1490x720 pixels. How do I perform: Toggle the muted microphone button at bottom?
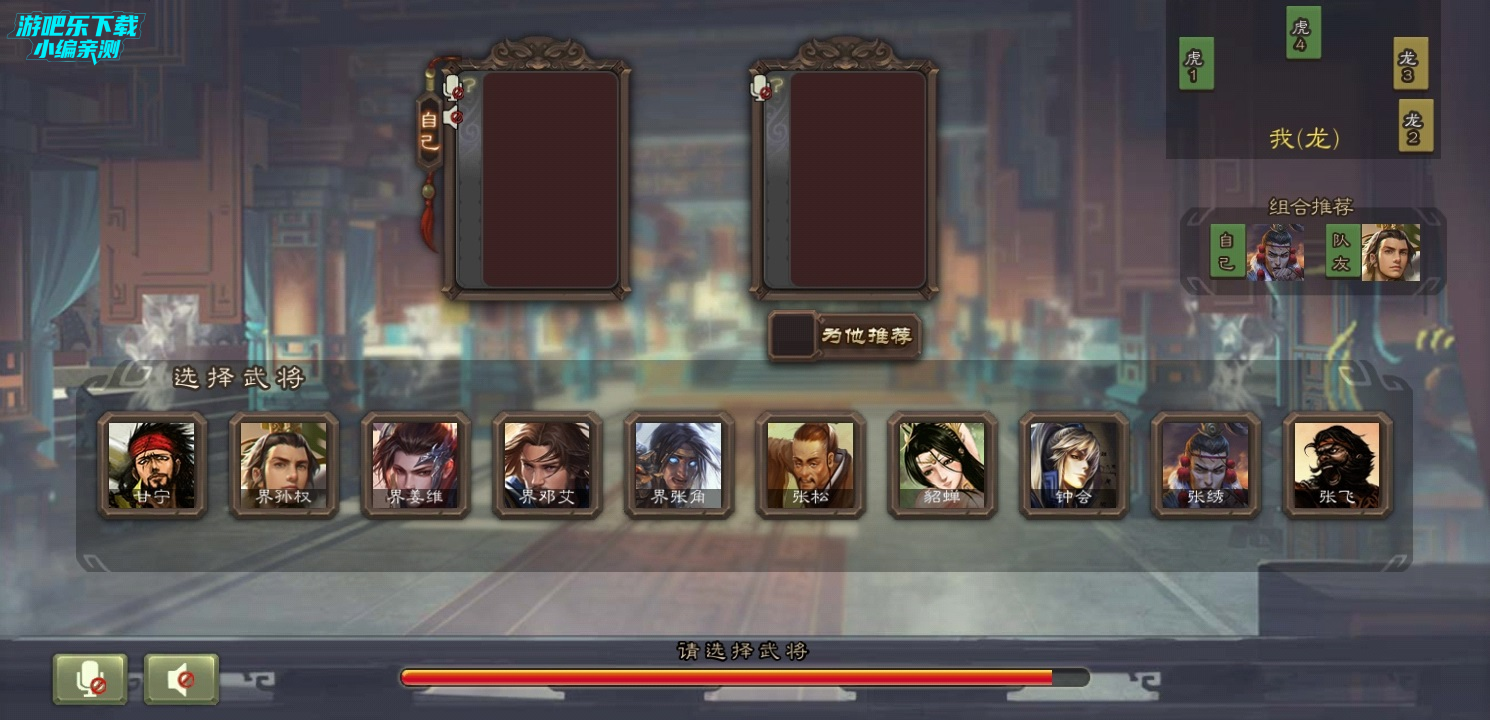point(90,680)
